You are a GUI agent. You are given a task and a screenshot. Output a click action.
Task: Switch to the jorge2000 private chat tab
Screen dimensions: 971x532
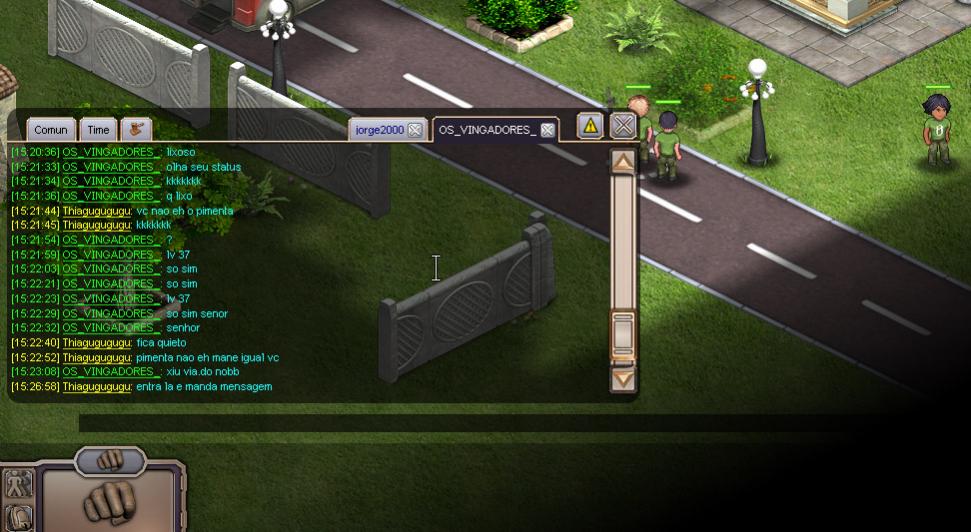(379, 130)
